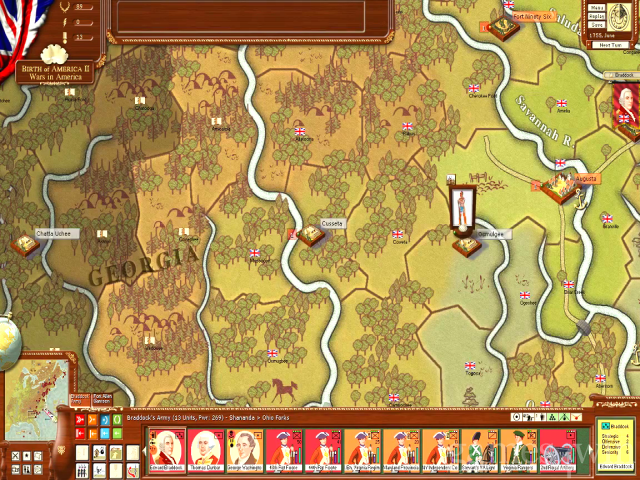Viewport: 640px width, 480px height.
Task: Choose the George Washington unit card
Action: 243,448
